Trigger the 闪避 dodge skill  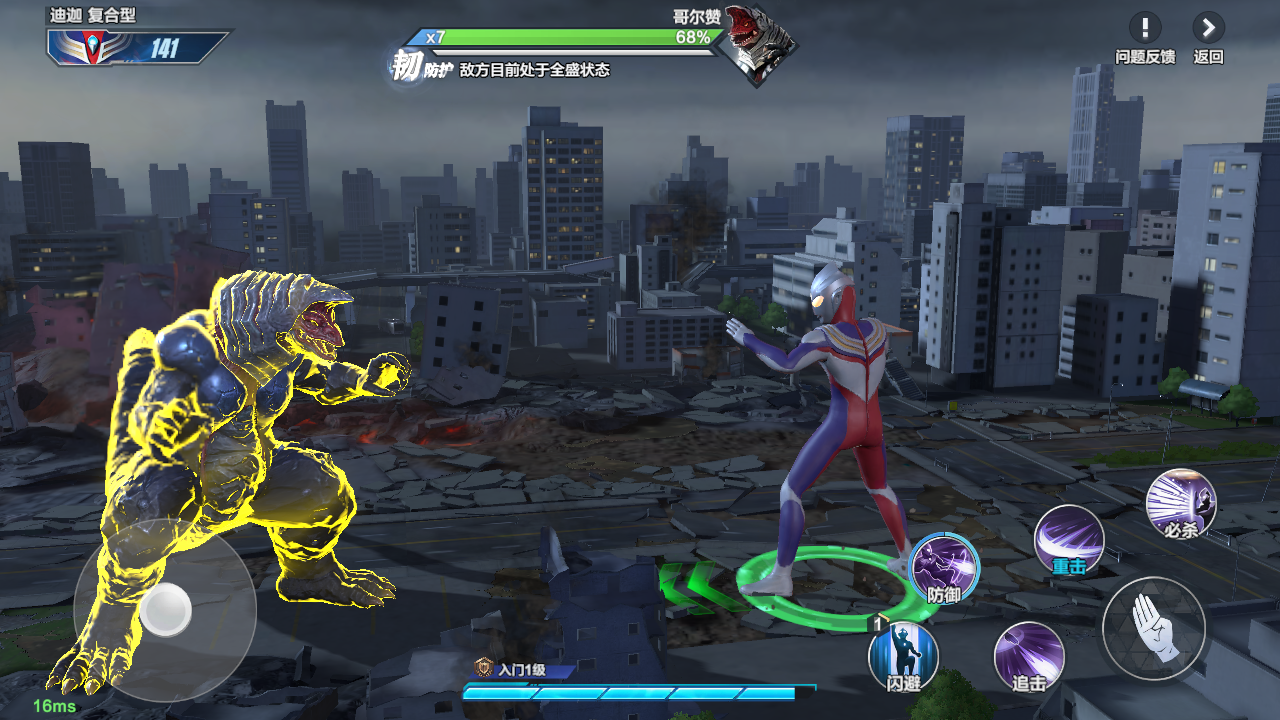[903, 655]
